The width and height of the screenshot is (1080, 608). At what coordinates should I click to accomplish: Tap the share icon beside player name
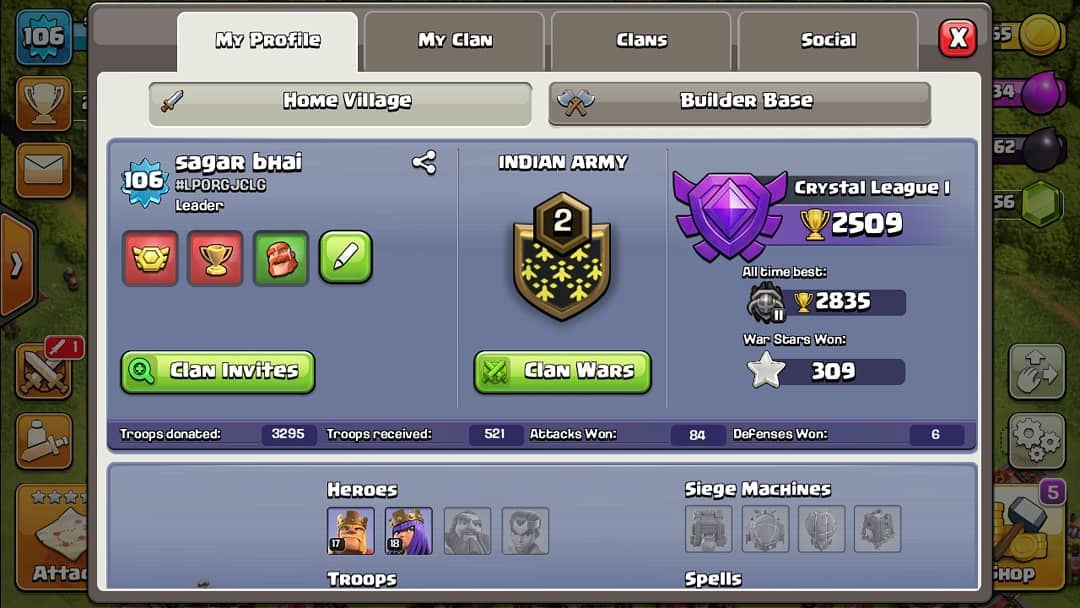424,163
